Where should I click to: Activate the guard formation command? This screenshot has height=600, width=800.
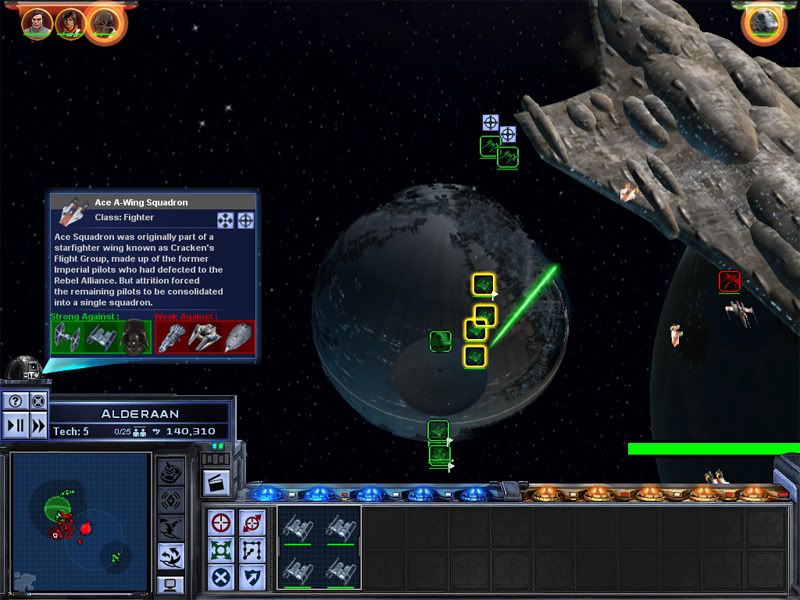(223, 548)
